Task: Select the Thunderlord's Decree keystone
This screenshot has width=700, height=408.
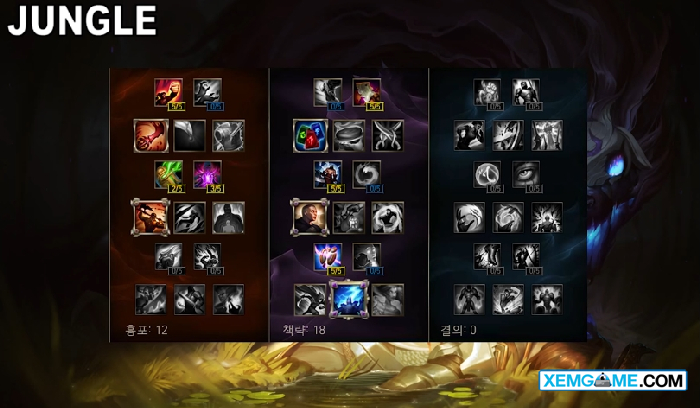Action: [x=347, y=297]
